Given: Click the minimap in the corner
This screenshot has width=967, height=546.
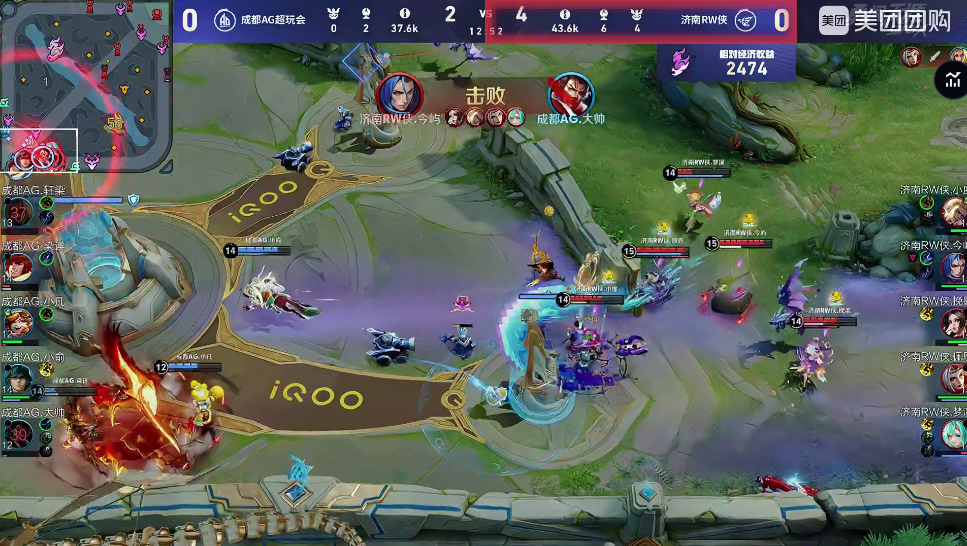Looking at the screenshot, I should click(x=85, y=85).
